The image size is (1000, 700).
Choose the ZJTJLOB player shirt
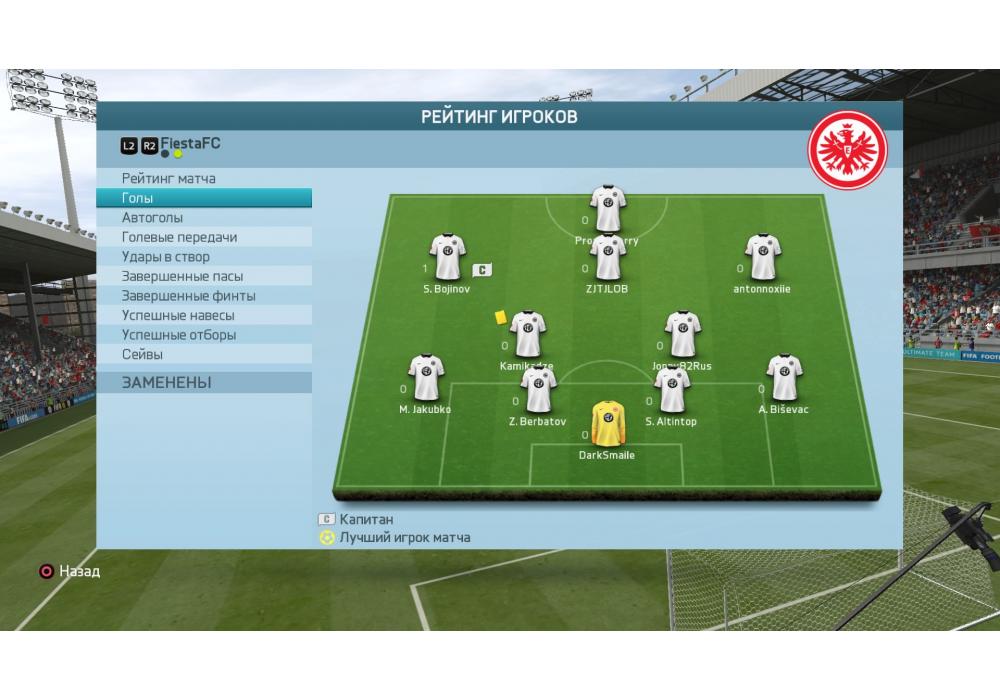point(607,258)
